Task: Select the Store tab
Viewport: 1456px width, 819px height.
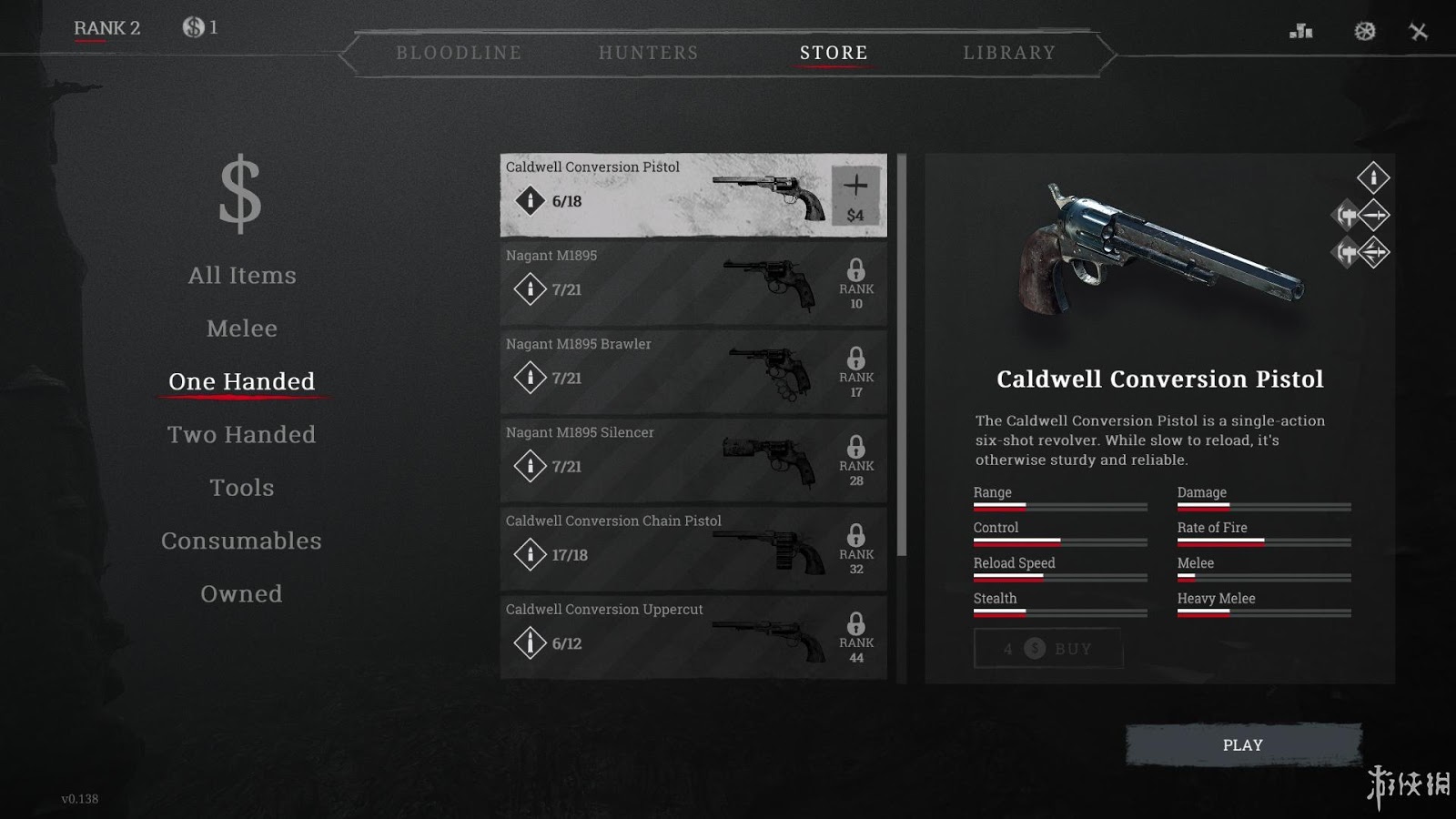Action: (x=834, y=53)
